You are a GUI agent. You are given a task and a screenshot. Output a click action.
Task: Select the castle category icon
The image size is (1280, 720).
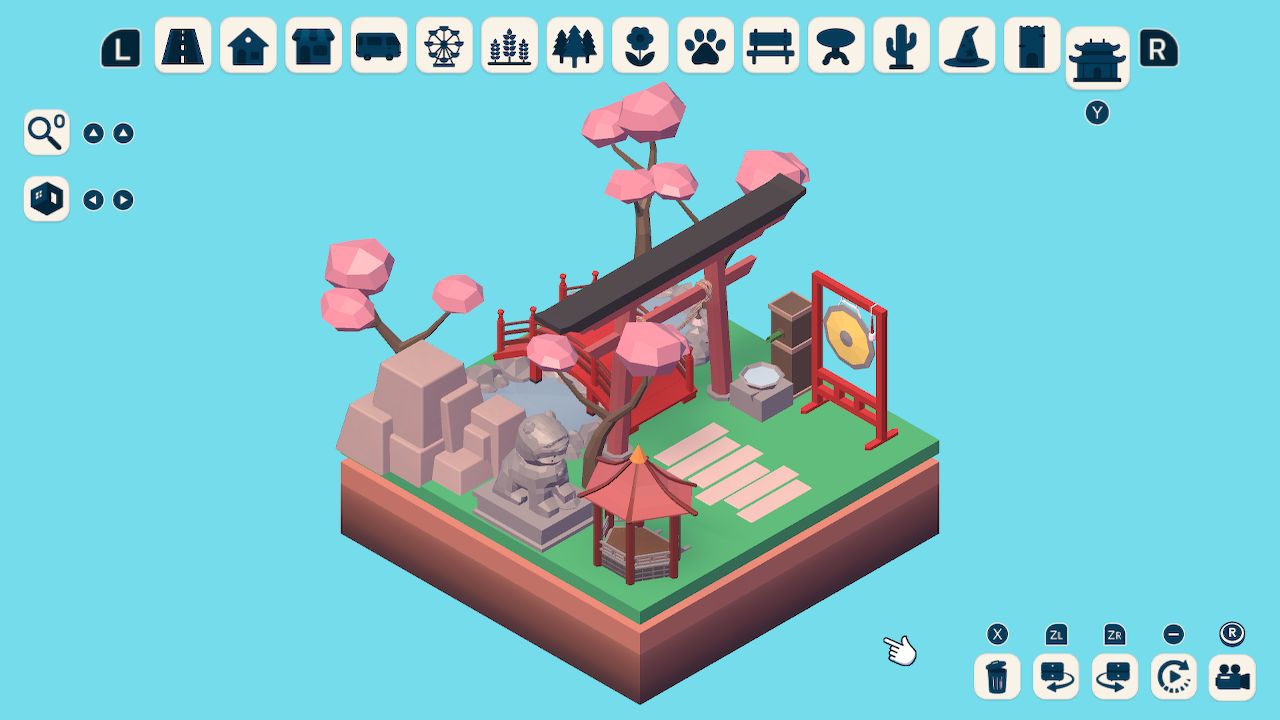pos(1031,45)
